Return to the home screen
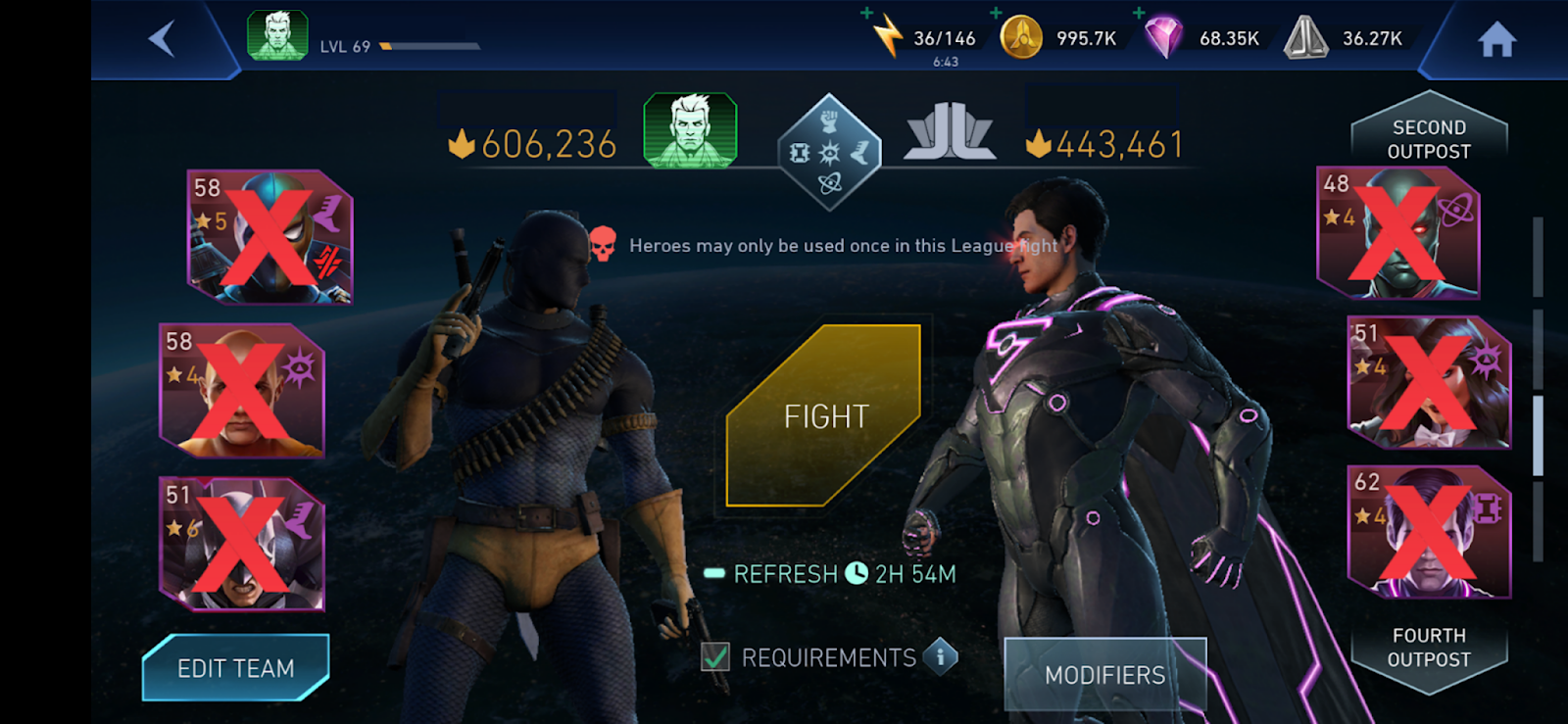This screenshot has height=724, width=1568. [1496, 40]
